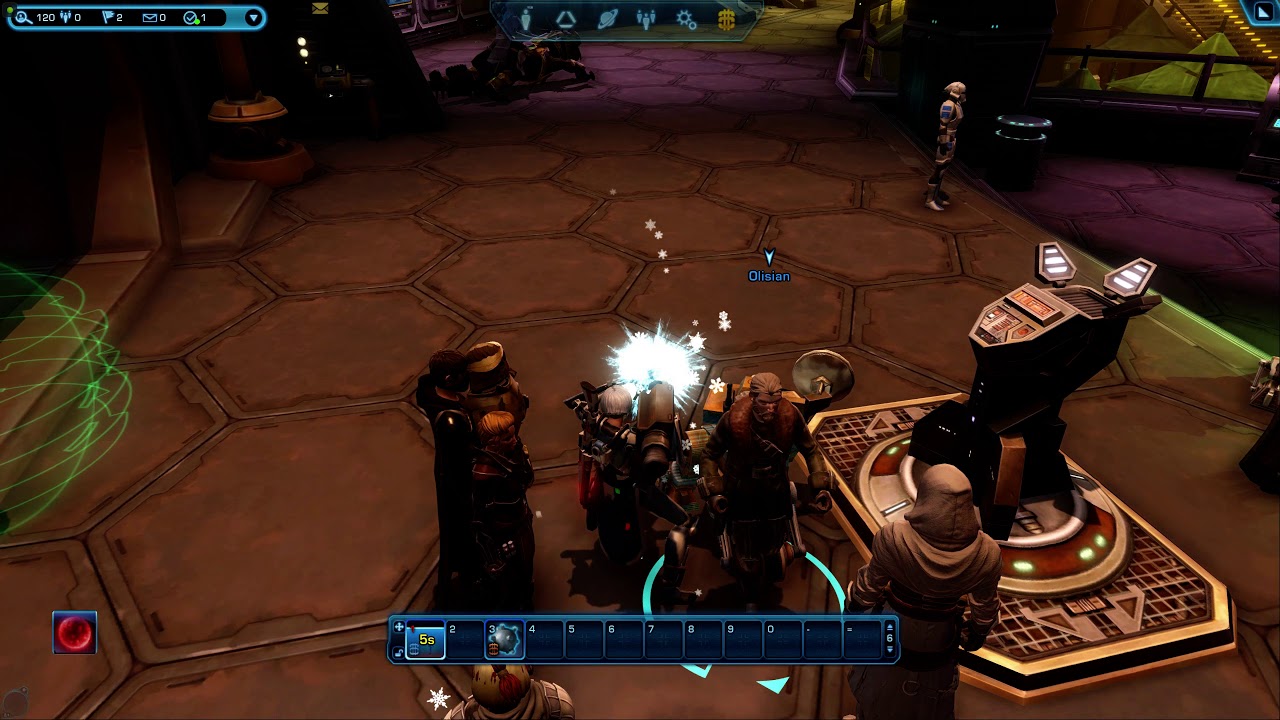Screen dimensions: 1280x720
Task: Click the hotbar move handle
Action: [x=399, y=628]
